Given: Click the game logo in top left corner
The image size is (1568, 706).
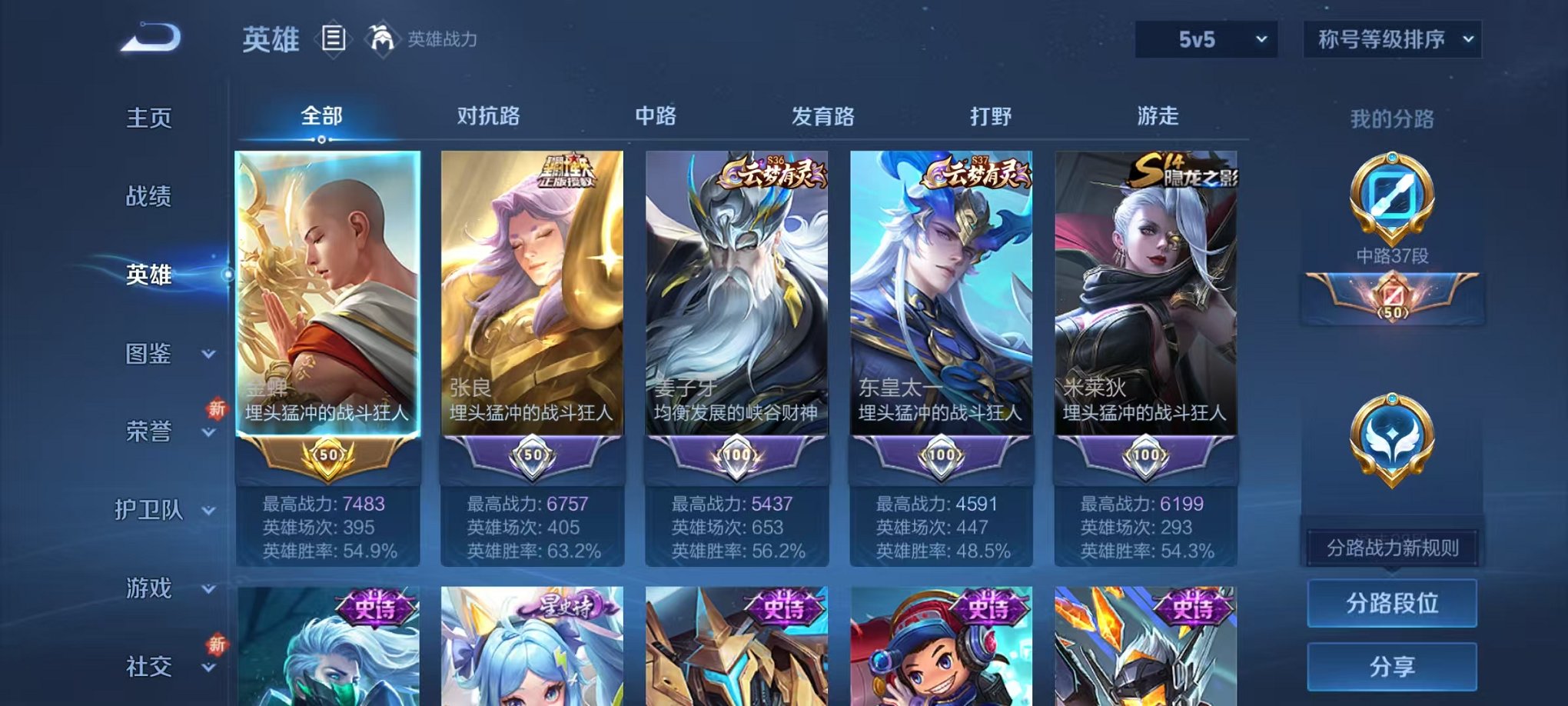Looking at the screenshot, I should point(148,37).
